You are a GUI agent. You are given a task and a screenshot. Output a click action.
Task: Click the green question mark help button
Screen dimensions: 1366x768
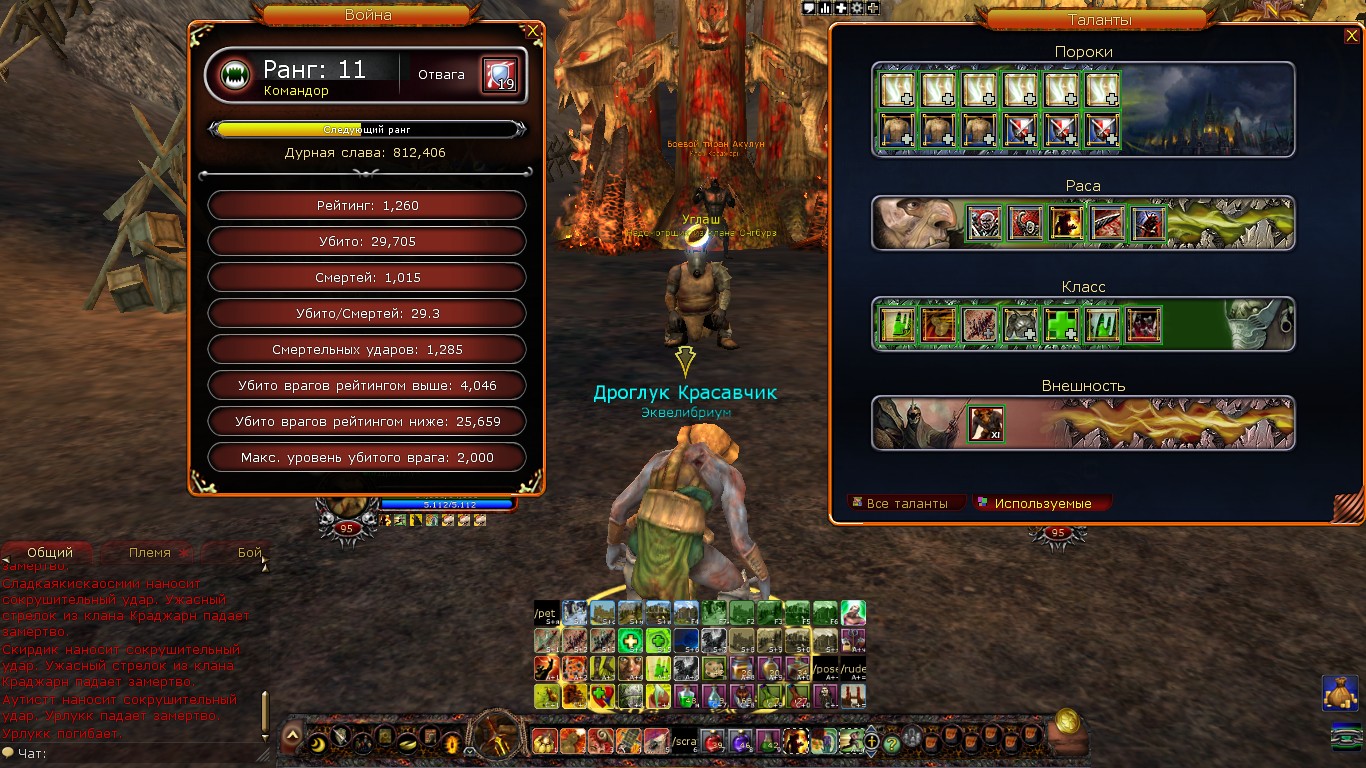pyautogui.click(x=892, y=743)
